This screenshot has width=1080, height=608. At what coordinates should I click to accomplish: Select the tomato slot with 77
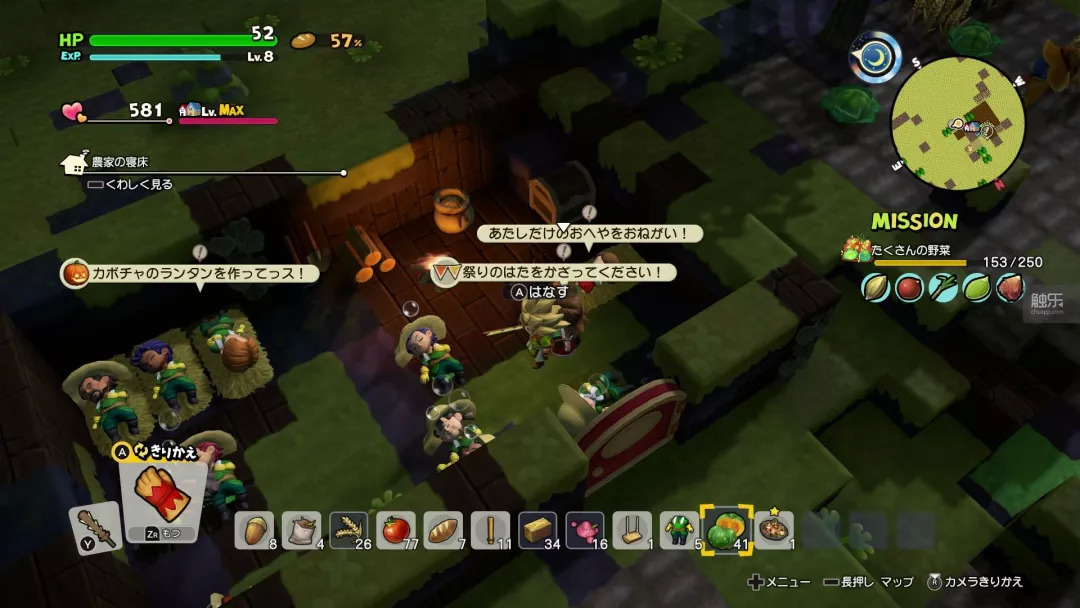[396, 530]
